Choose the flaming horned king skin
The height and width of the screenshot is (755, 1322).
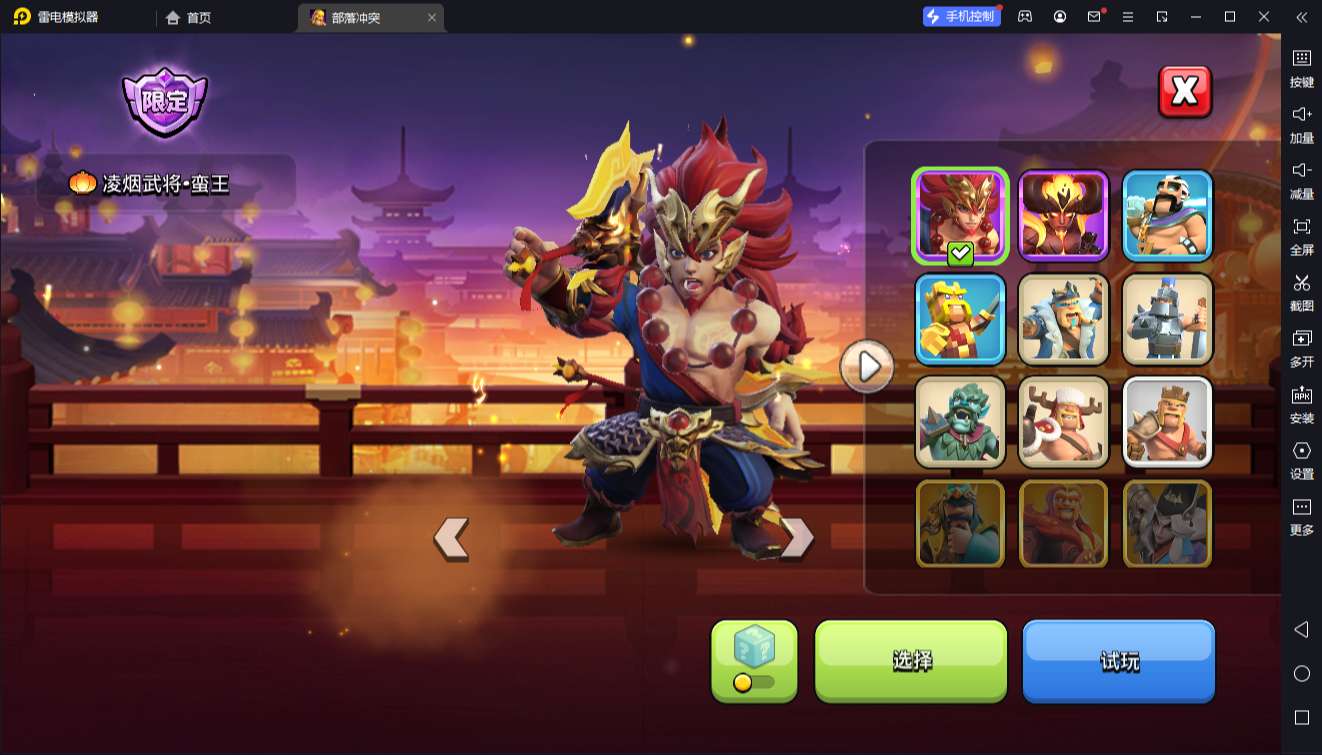click(x=1063, y=215)
